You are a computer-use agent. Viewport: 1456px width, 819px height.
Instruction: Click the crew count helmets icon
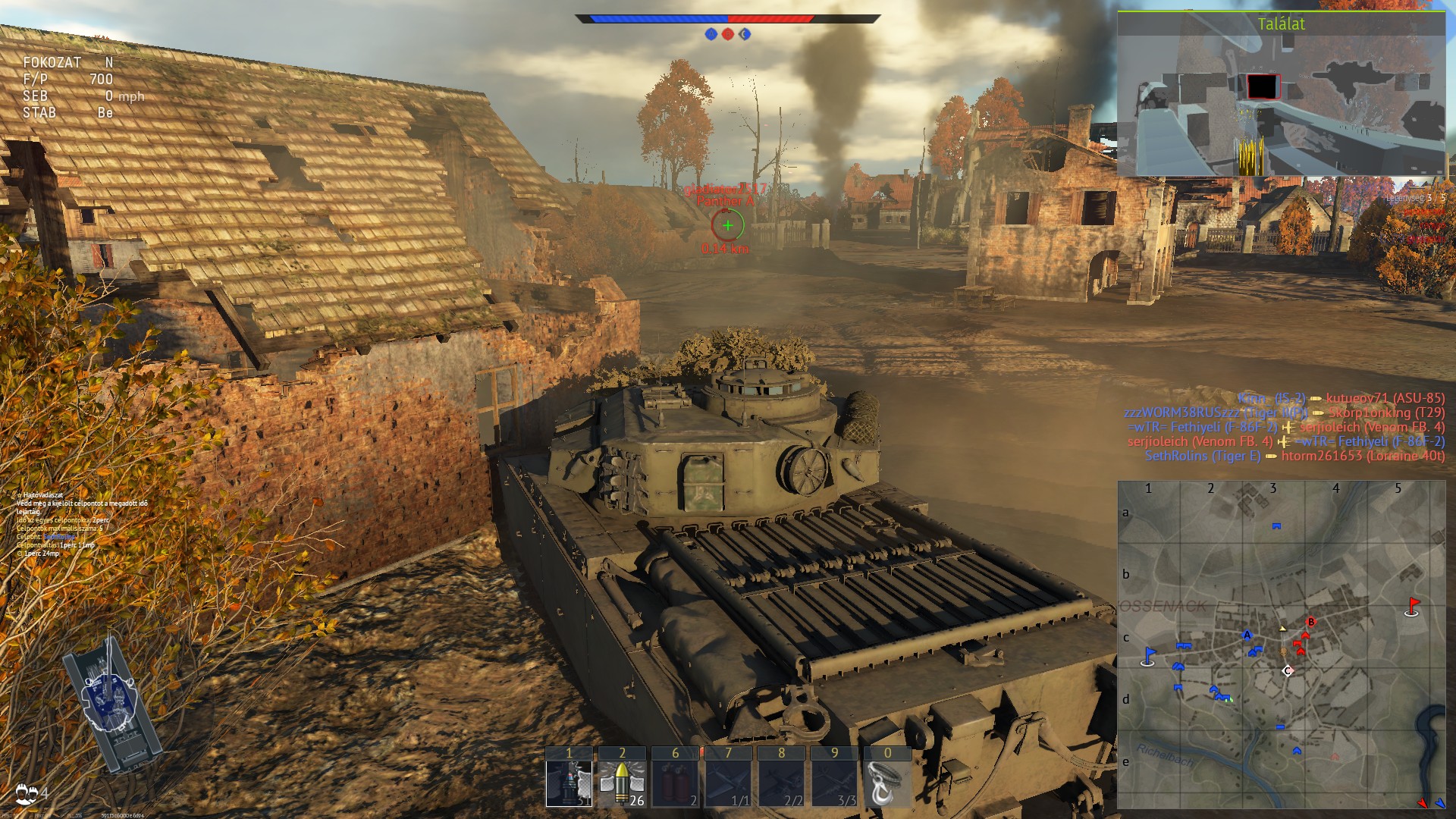point(27,793)
